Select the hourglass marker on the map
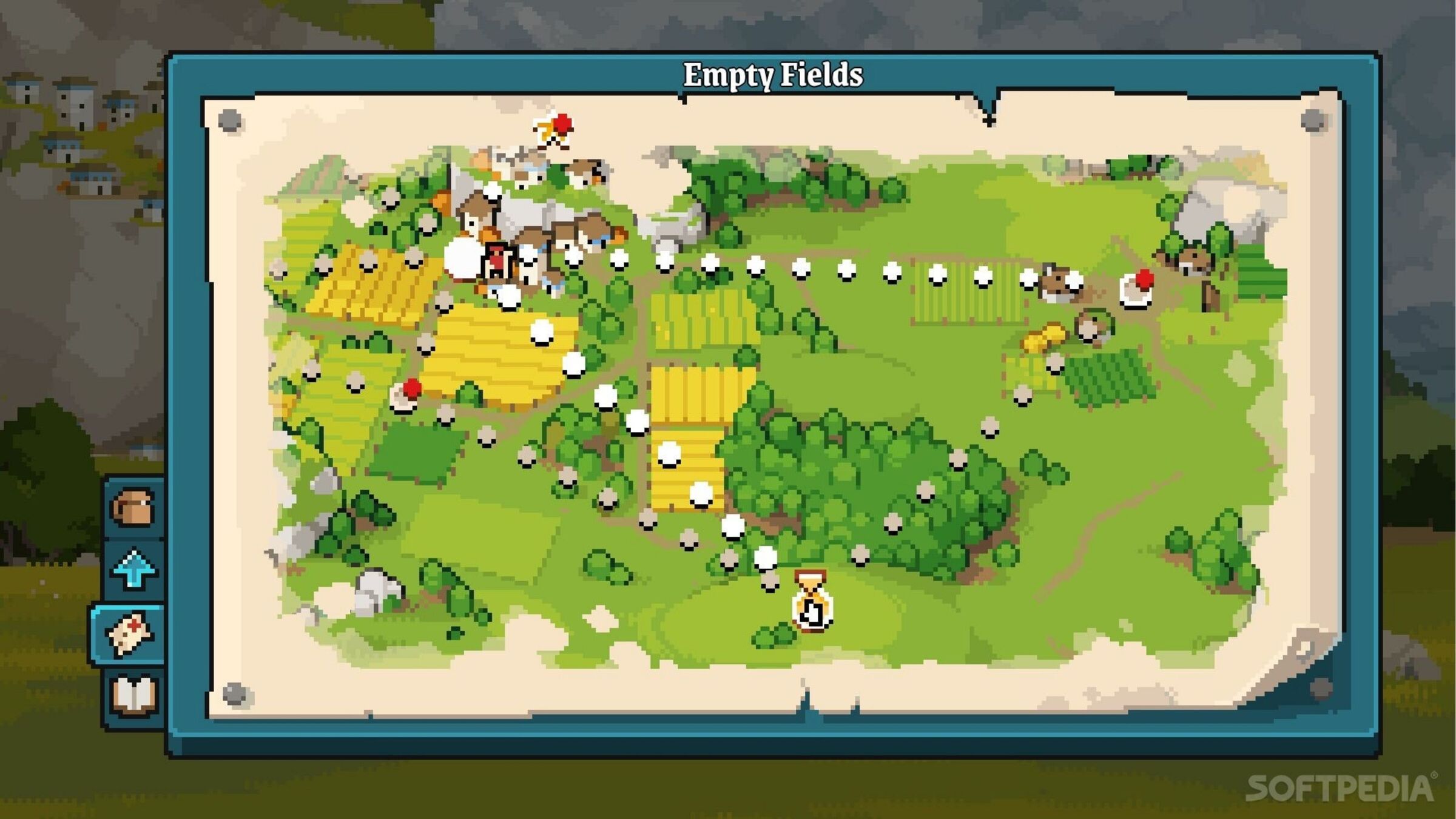The image size is (1456, 819). tap(812, 601)
